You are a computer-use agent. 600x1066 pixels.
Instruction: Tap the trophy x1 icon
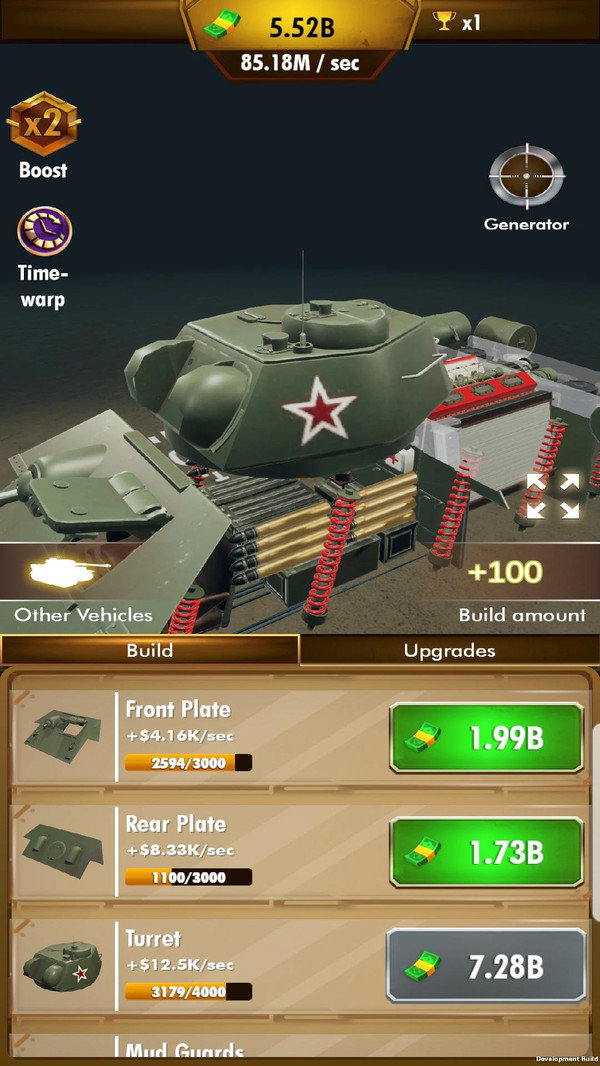coord(456,21)
